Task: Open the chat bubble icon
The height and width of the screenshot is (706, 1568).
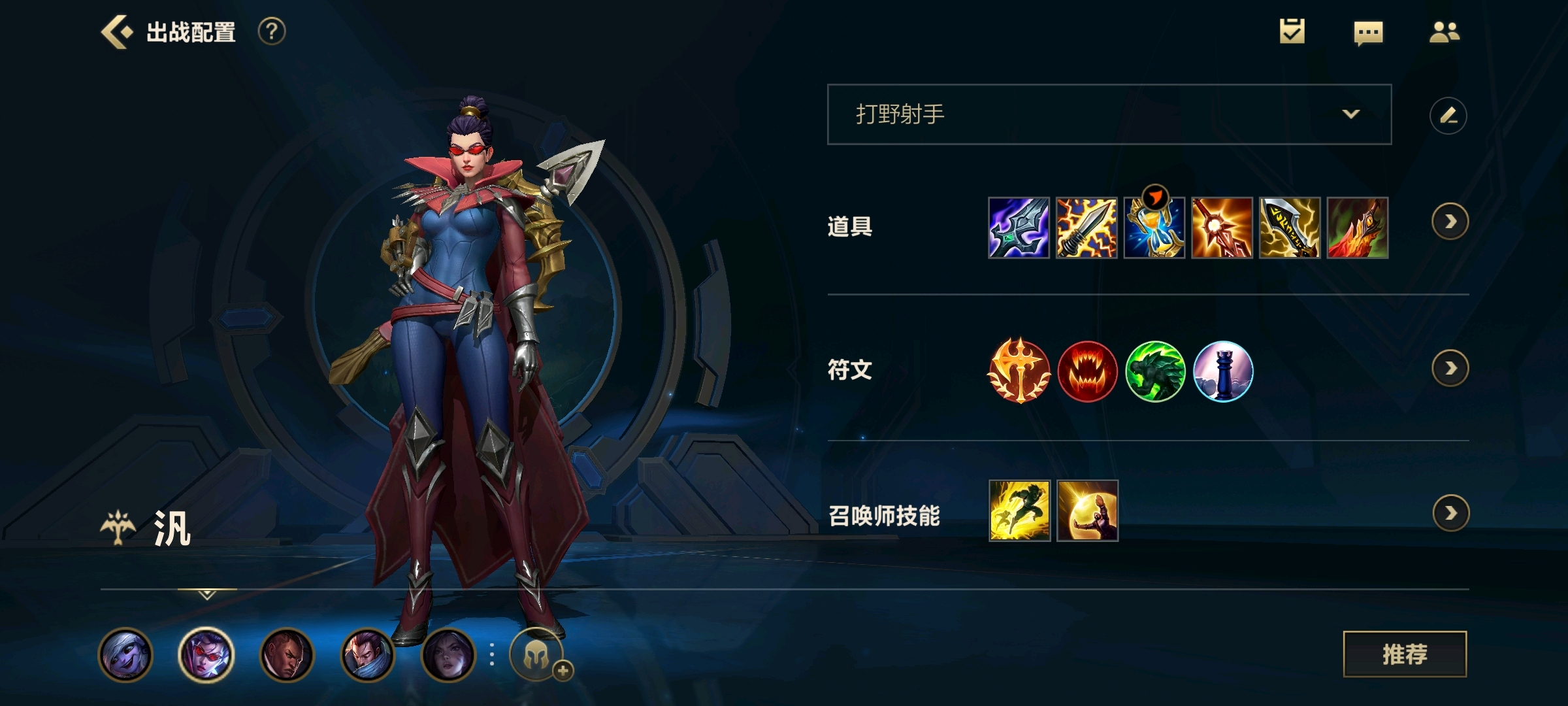Action: click(x=1368, y=33)
